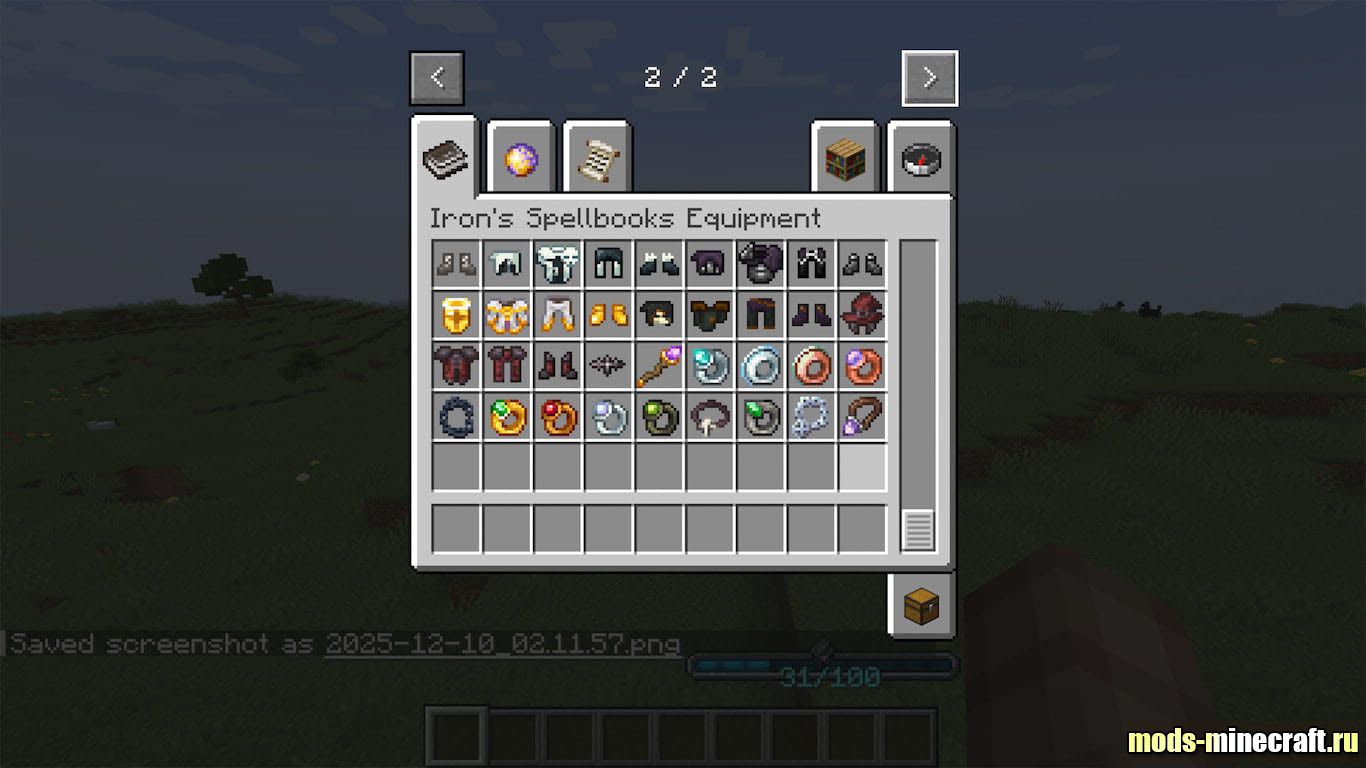This screenshot has height=768, width=1366.
Task: Click the next page arrow button
Action: pos(929,78)
